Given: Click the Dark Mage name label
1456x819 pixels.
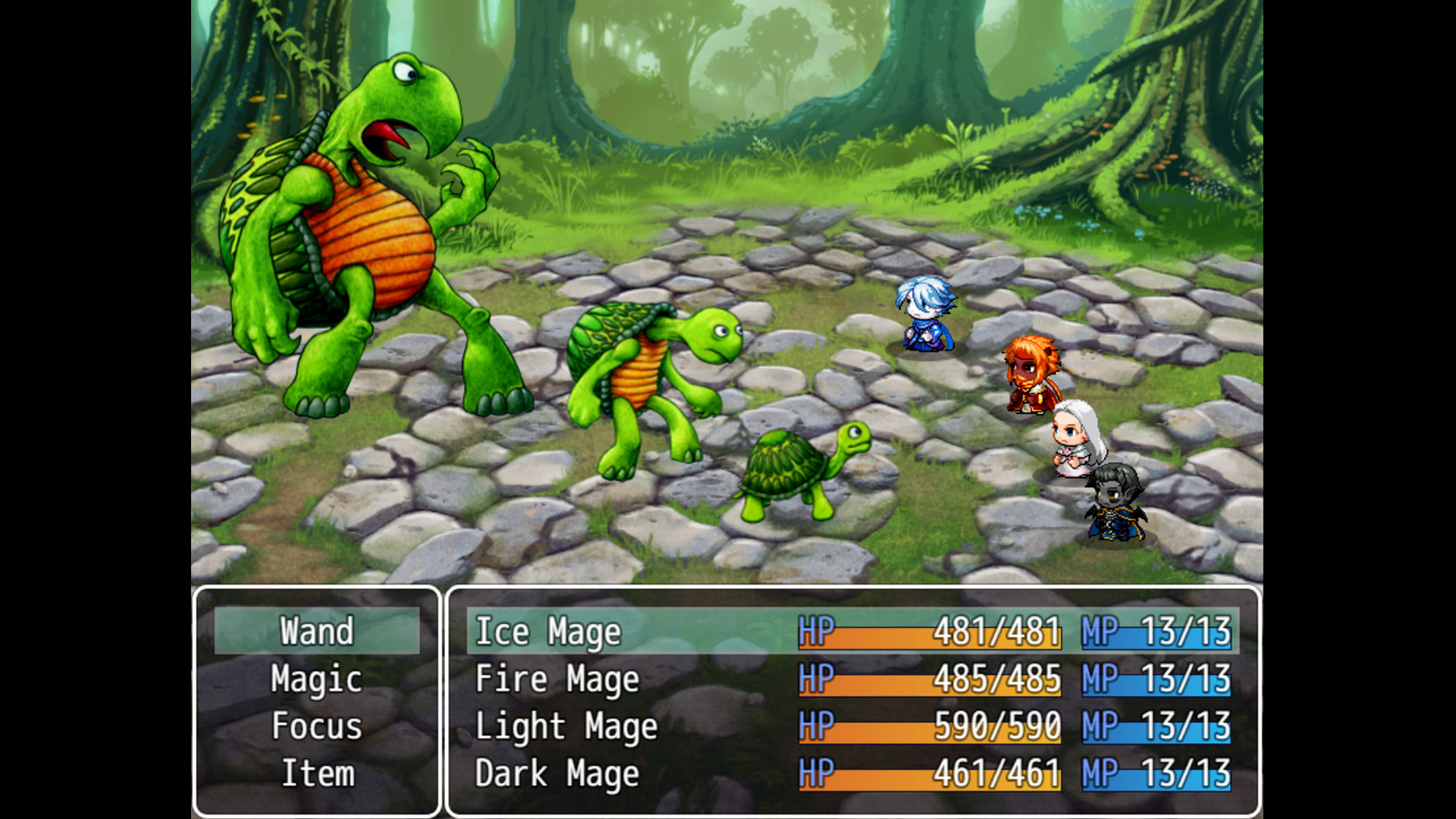Looking at the screenshot, I should click(556, 774).
